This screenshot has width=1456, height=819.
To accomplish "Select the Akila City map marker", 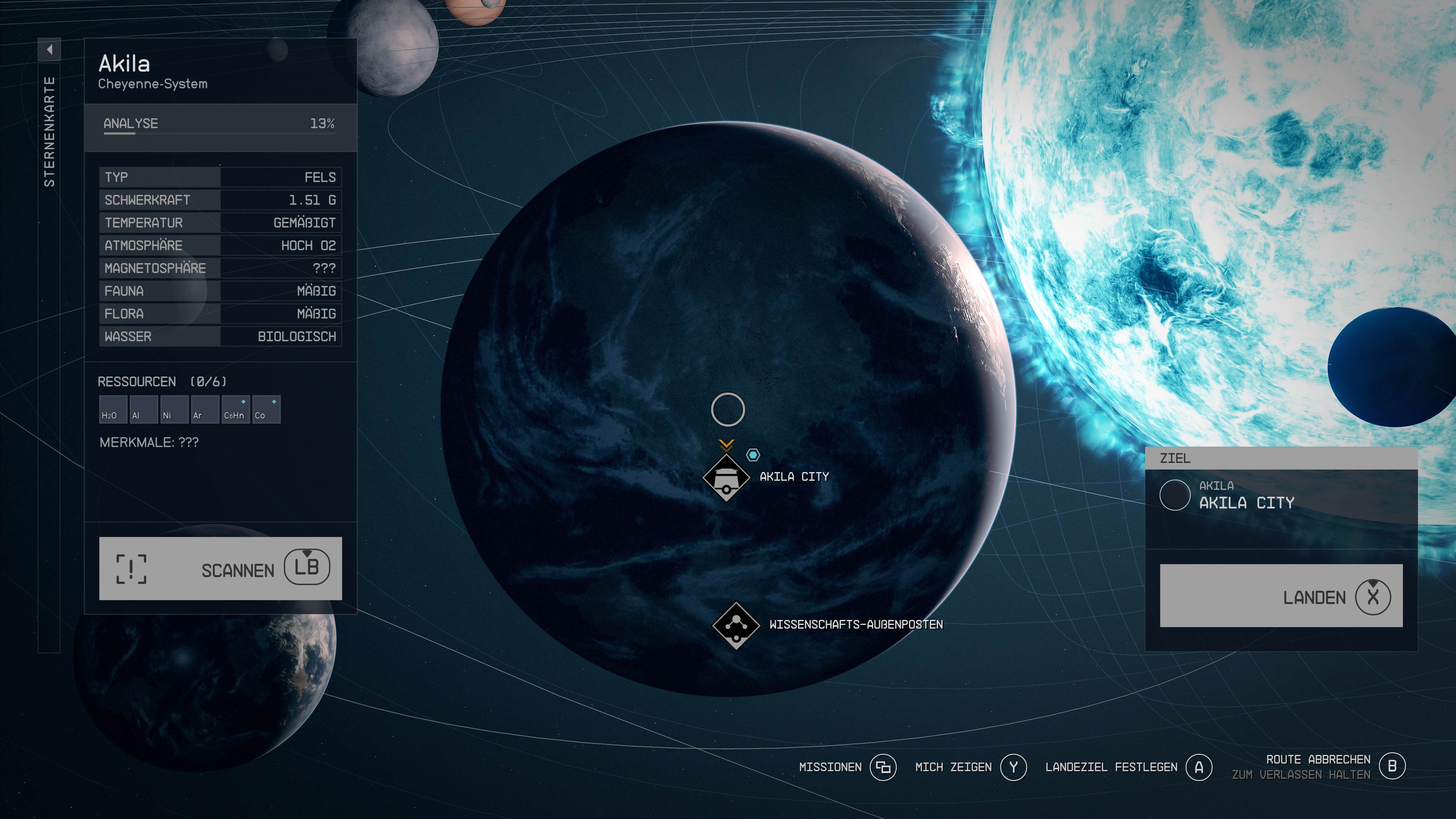I will pyautogui.click(x=726, y=478).
